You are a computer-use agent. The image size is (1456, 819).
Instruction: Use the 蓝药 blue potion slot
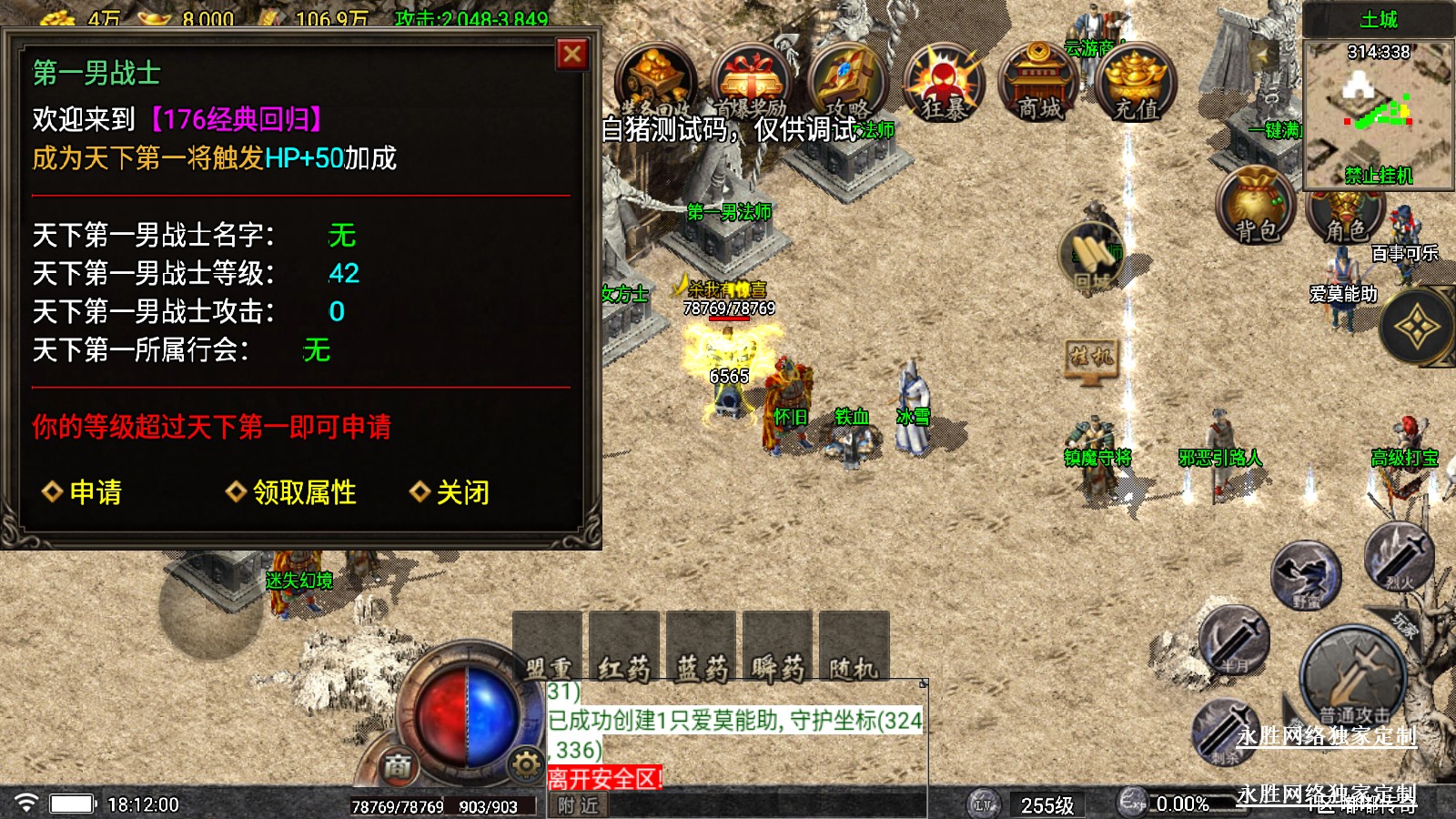pos(701,648)
